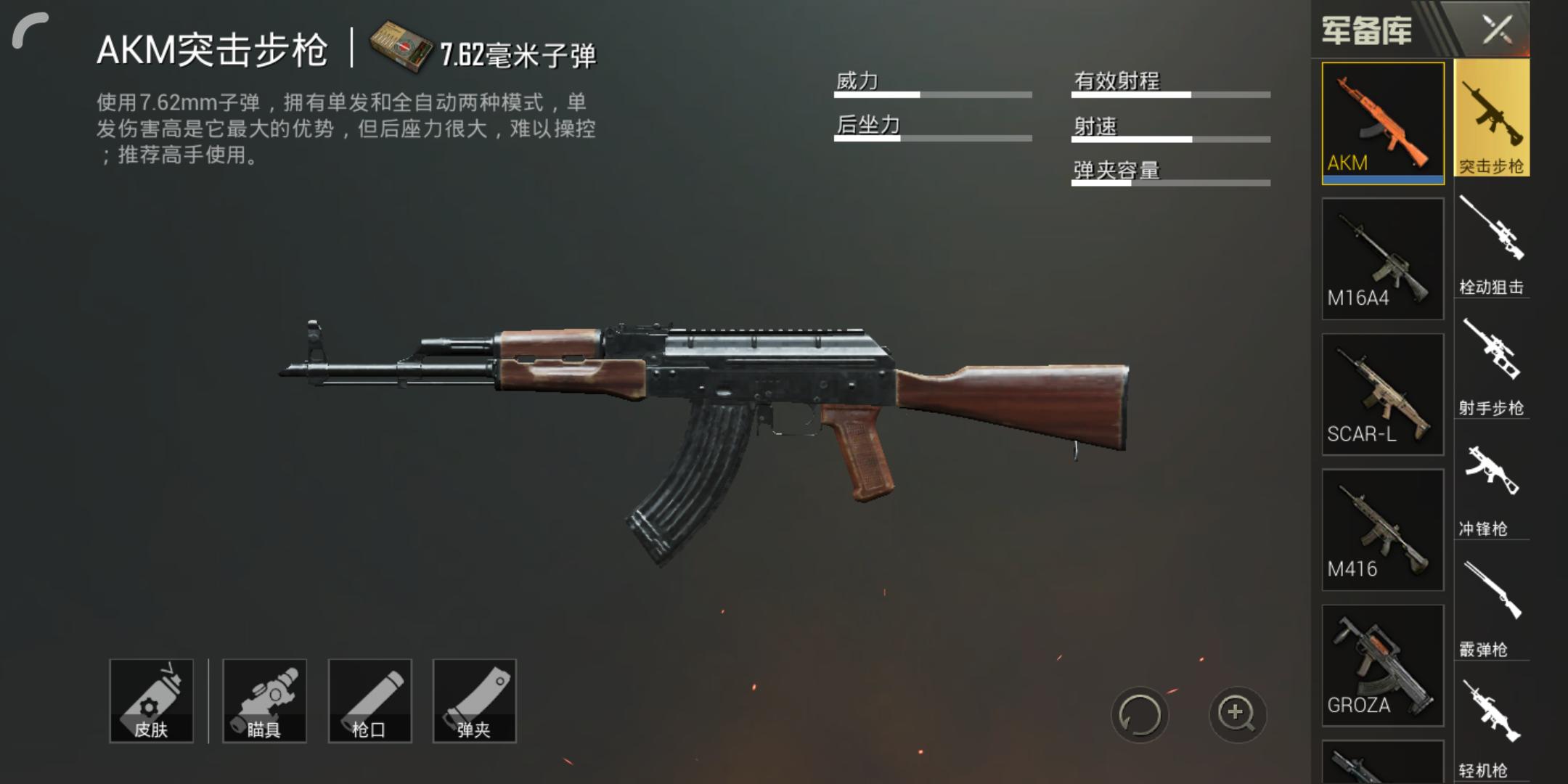Select the 枪口 (muzzle) attachment icon

click(x=370, y=701)
